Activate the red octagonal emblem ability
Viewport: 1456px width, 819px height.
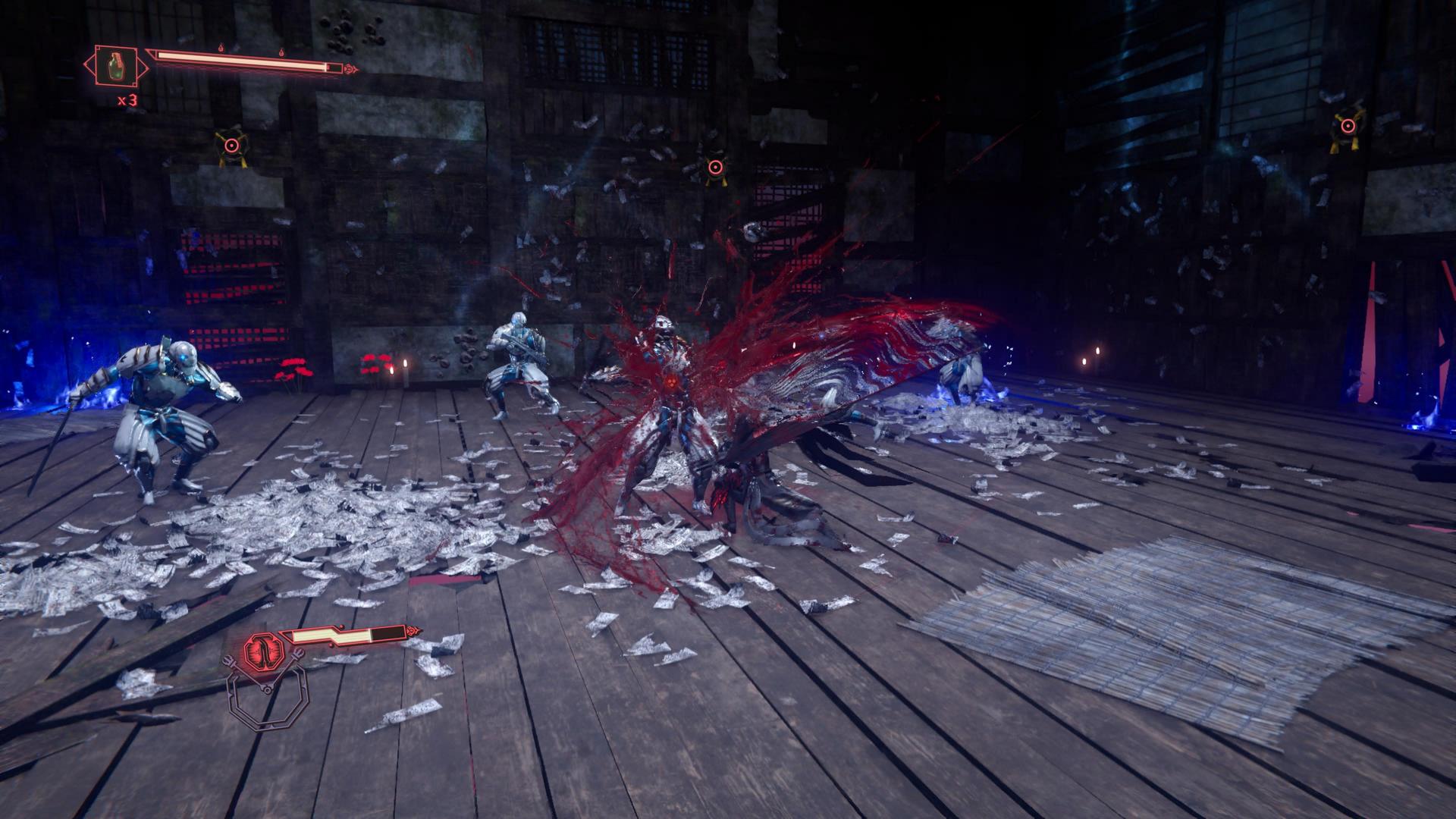264,649
